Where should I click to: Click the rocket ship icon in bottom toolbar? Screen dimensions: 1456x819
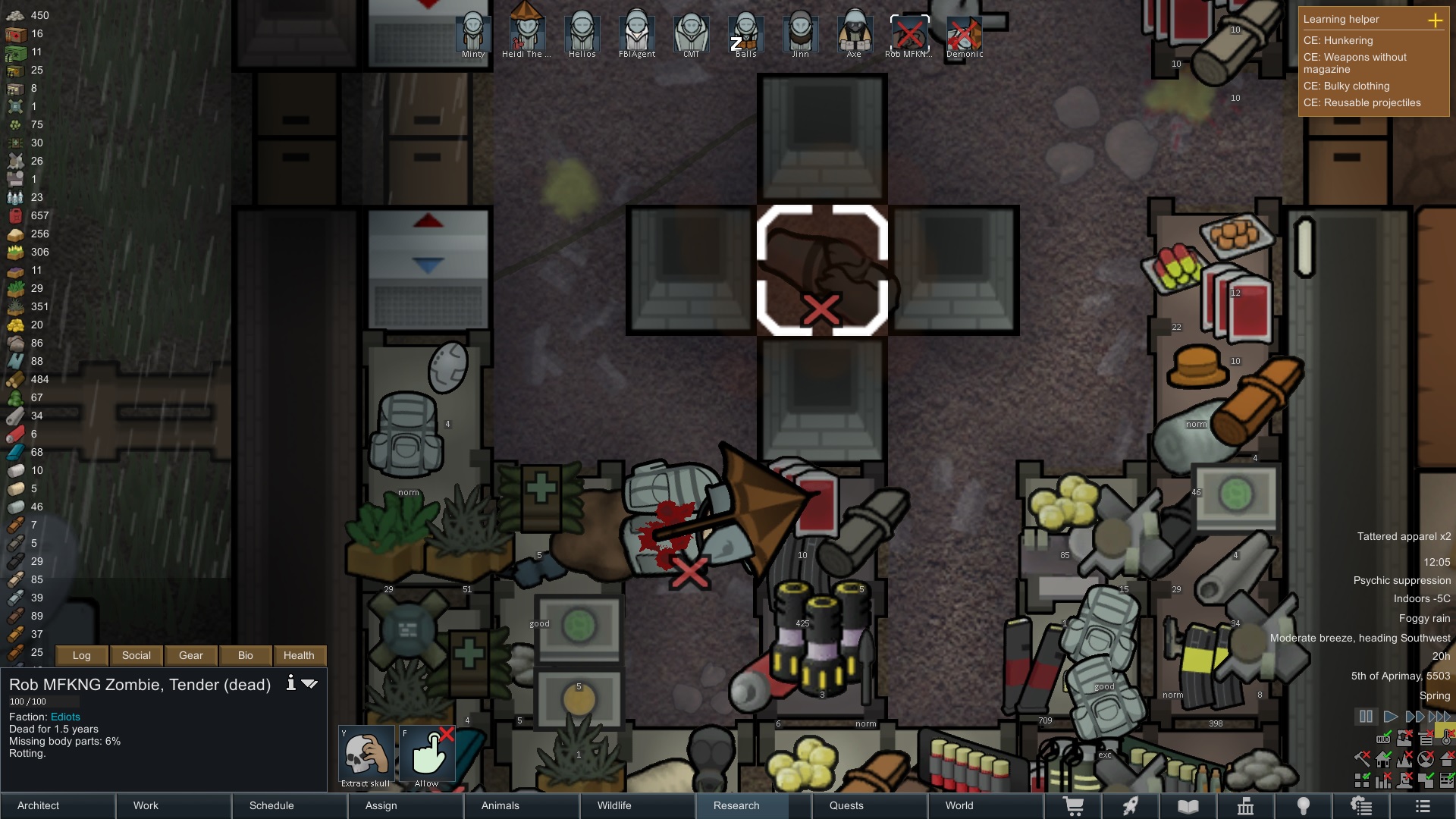point(1131,806)
